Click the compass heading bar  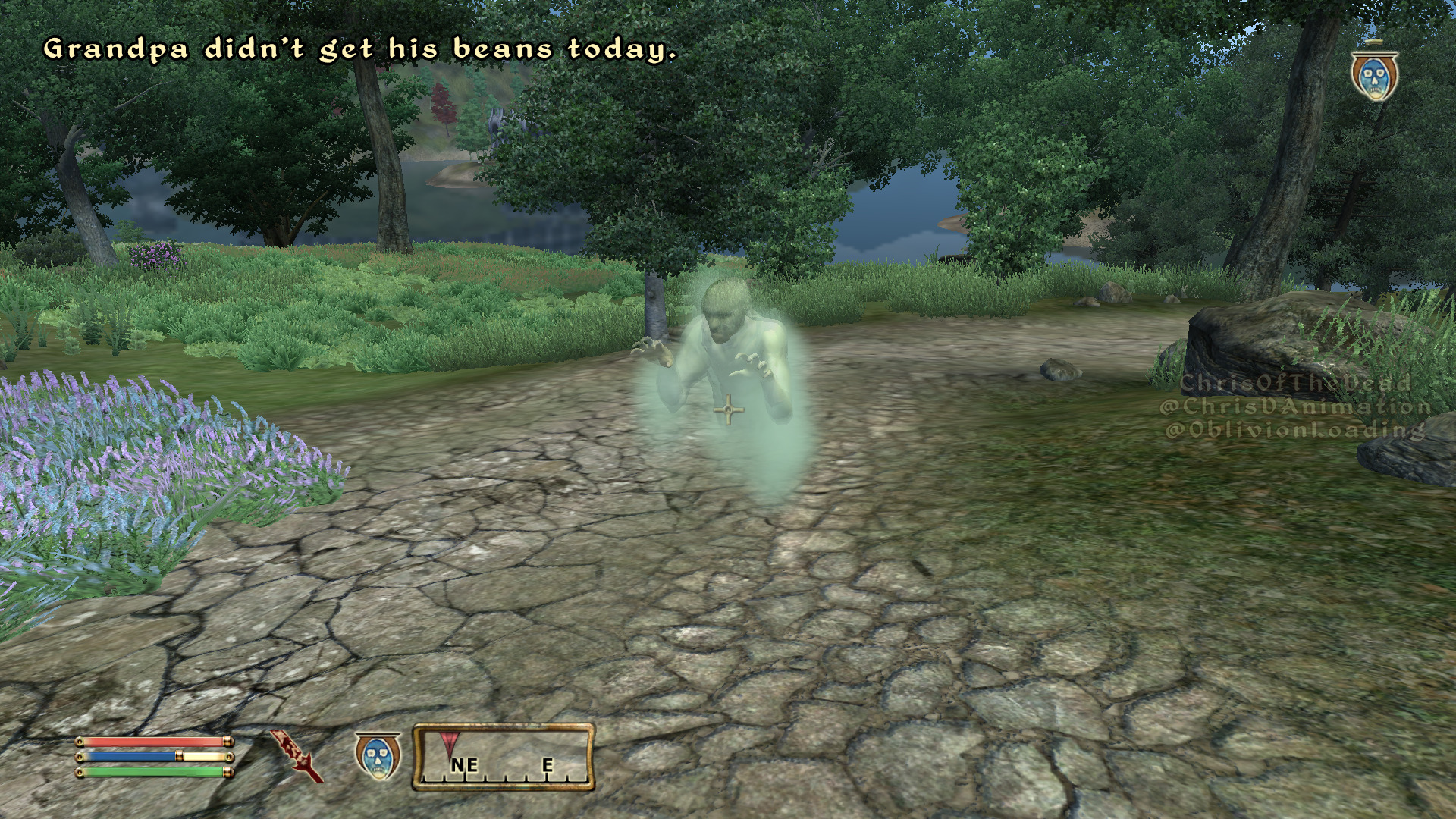click(x=504, y=758)
